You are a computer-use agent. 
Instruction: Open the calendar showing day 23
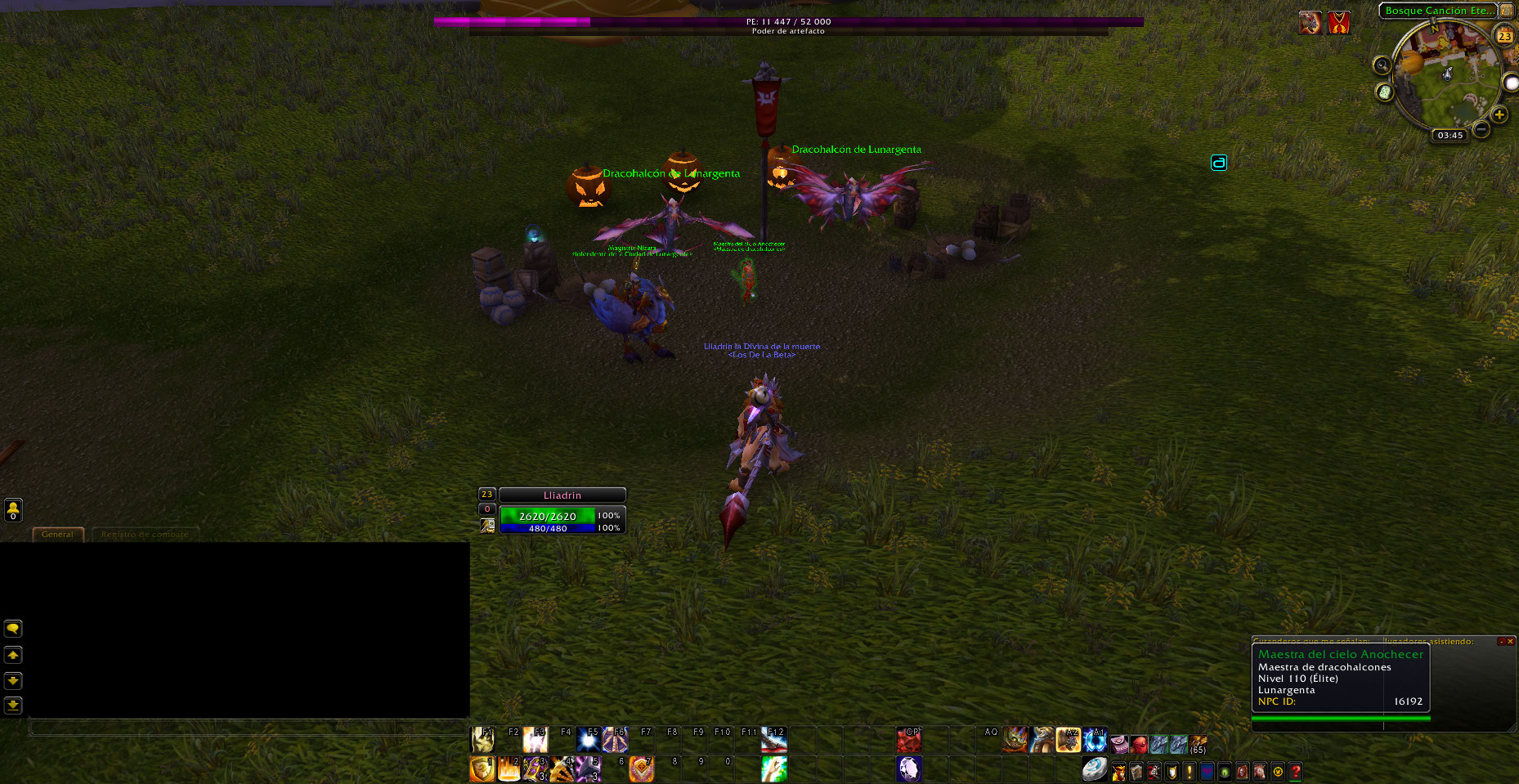pos(1504,36)
